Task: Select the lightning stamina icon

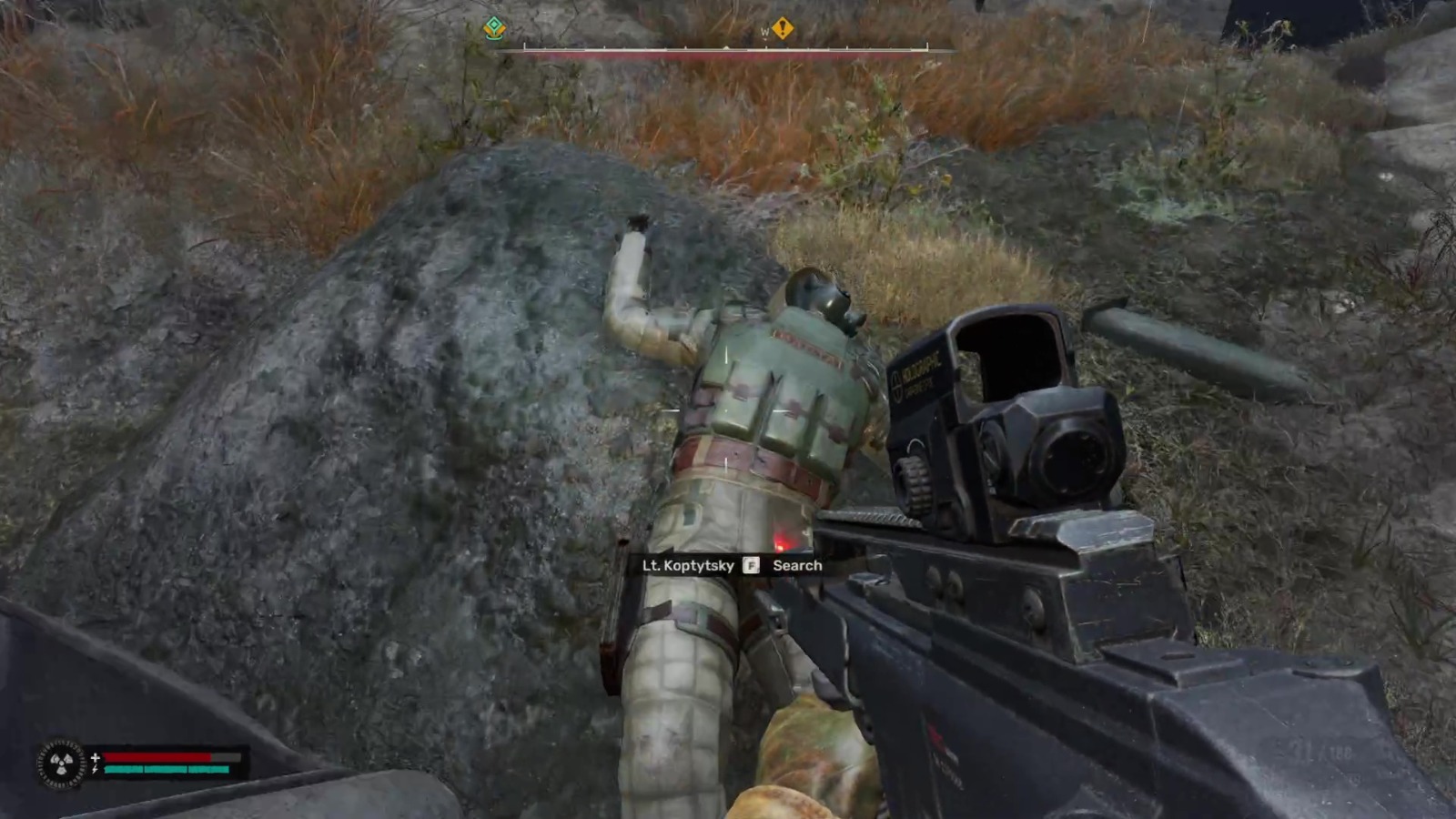Action: [95, 769]
